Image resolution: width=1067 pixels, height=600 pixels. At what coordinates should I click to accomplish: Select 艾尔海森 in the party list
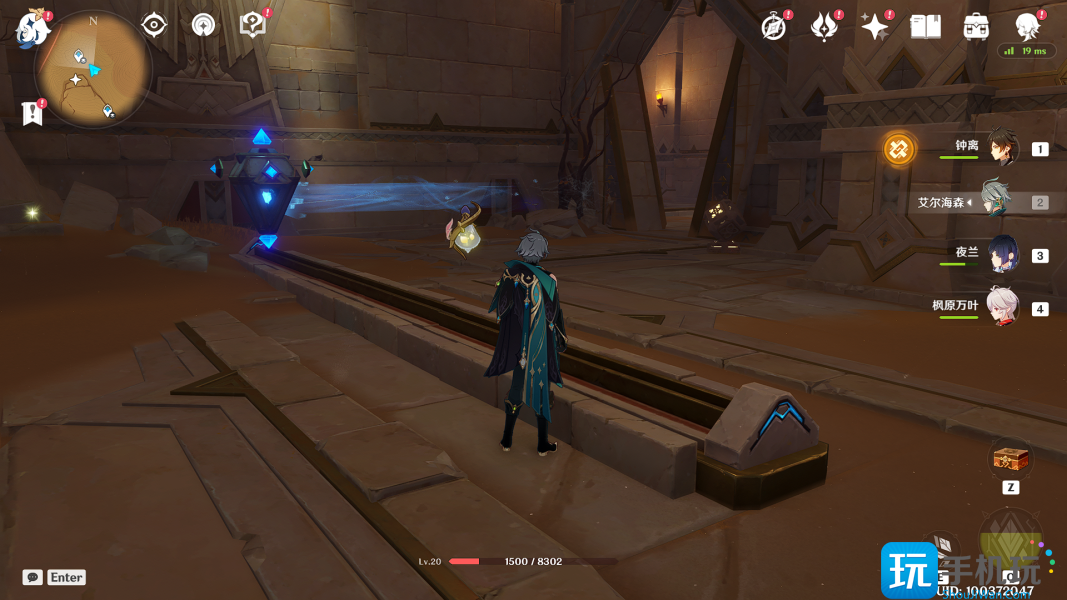coord(996,201)
